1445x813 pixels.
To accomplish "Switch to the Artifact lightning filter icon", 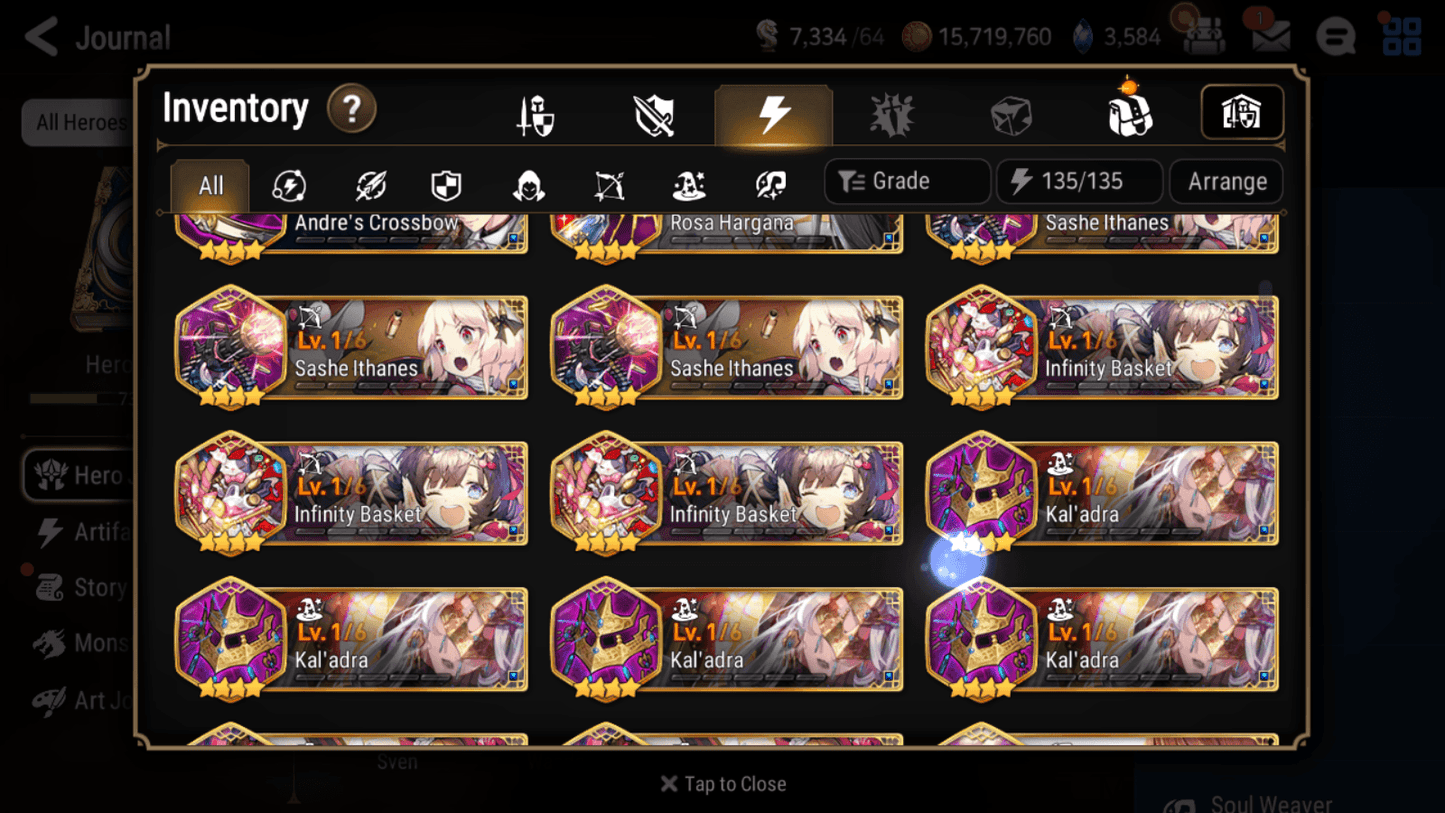I will [x=290, y=184].
